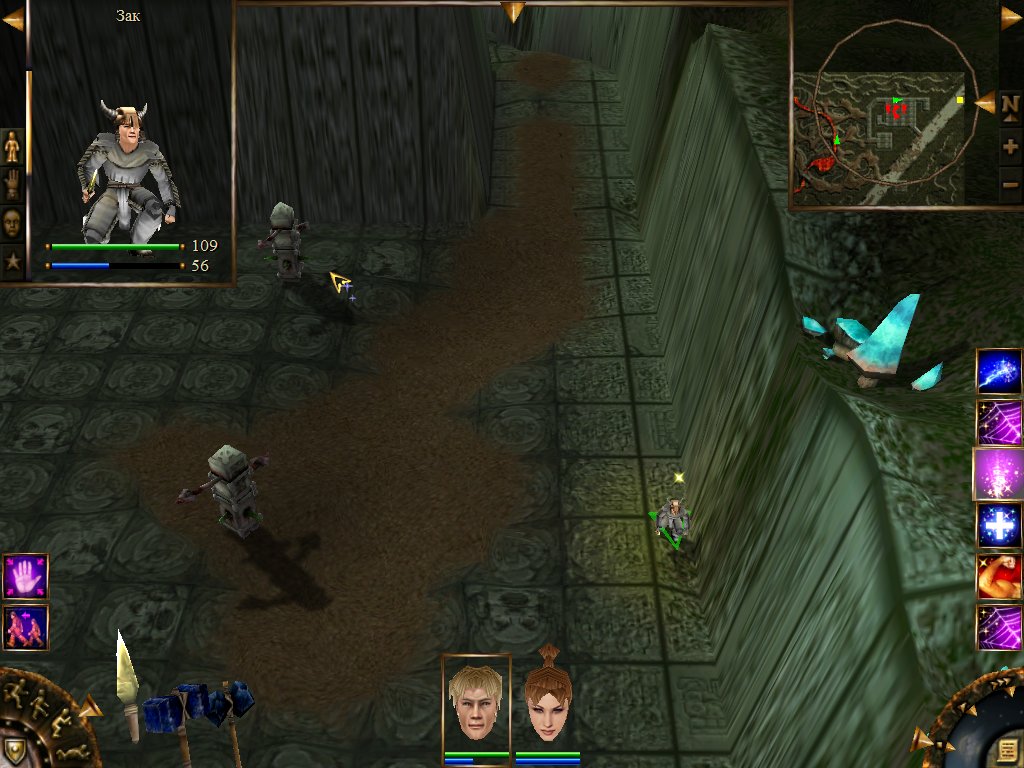This screenshot has width=1024, height=768.
Task: Cast the blue cross healing spell
Action: click(x=998, y=526)
